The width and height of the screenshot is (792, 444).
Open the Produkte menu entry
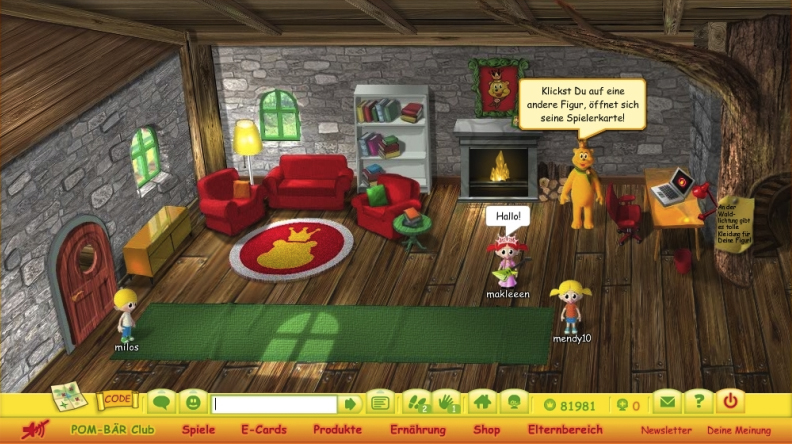337,430
